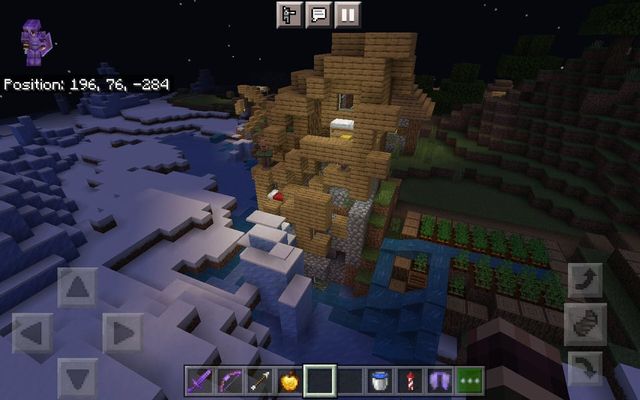Pick the powder snow bucket slot
The width and height of the screenshot is (640, 400).
click(380, 381)
